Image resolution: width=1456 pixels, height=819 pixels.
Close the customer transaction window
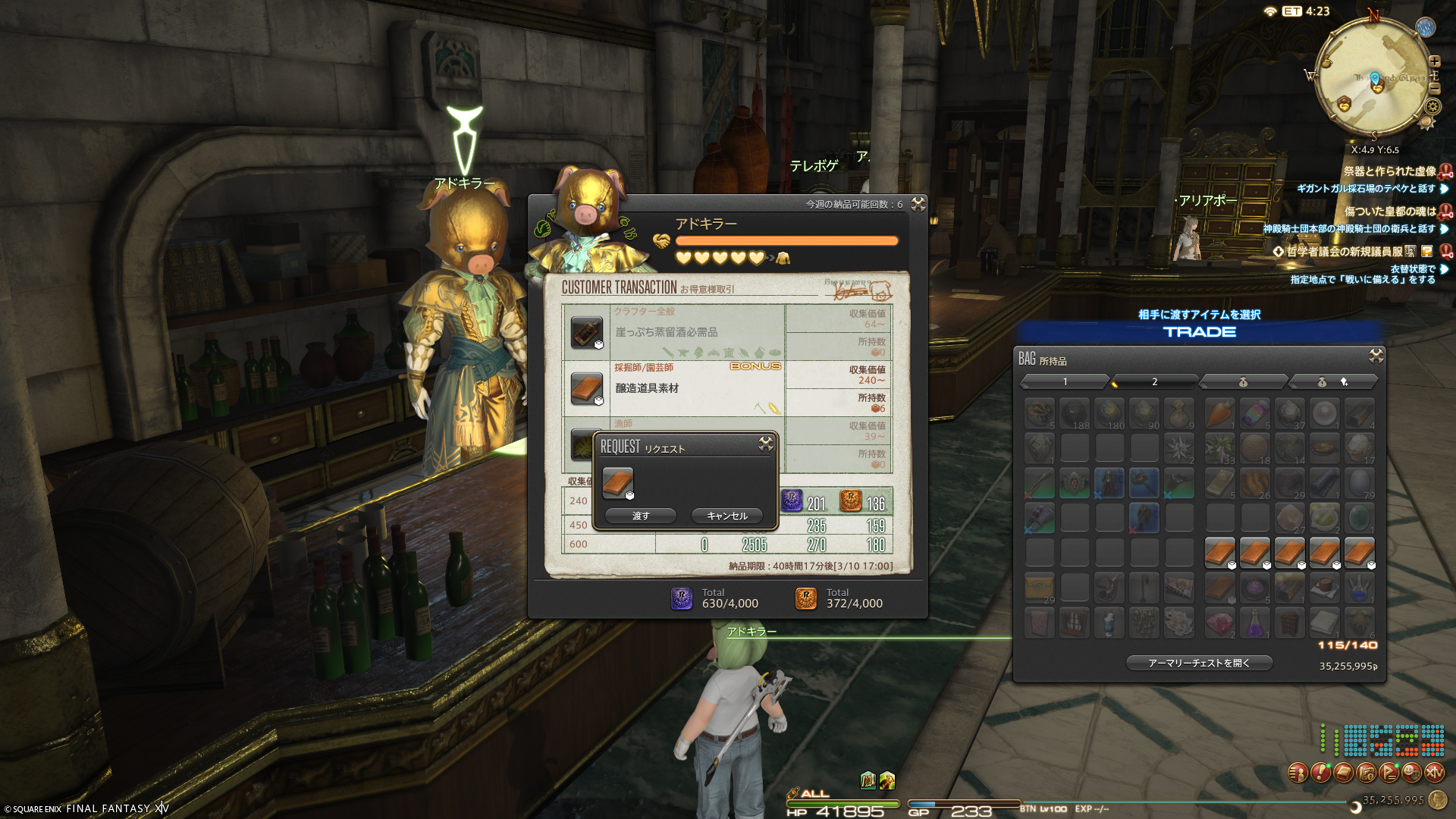click(918, 204)
